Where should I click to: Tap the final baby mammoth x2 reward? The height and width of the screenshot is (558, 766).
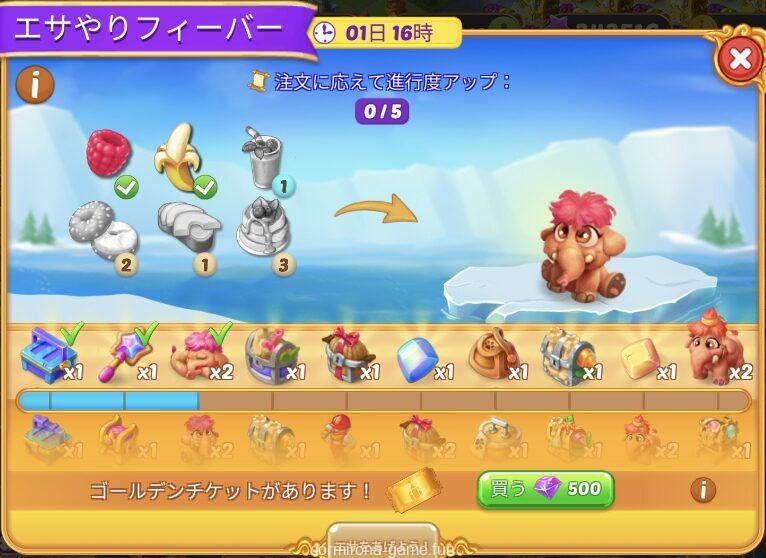point(711,352)
